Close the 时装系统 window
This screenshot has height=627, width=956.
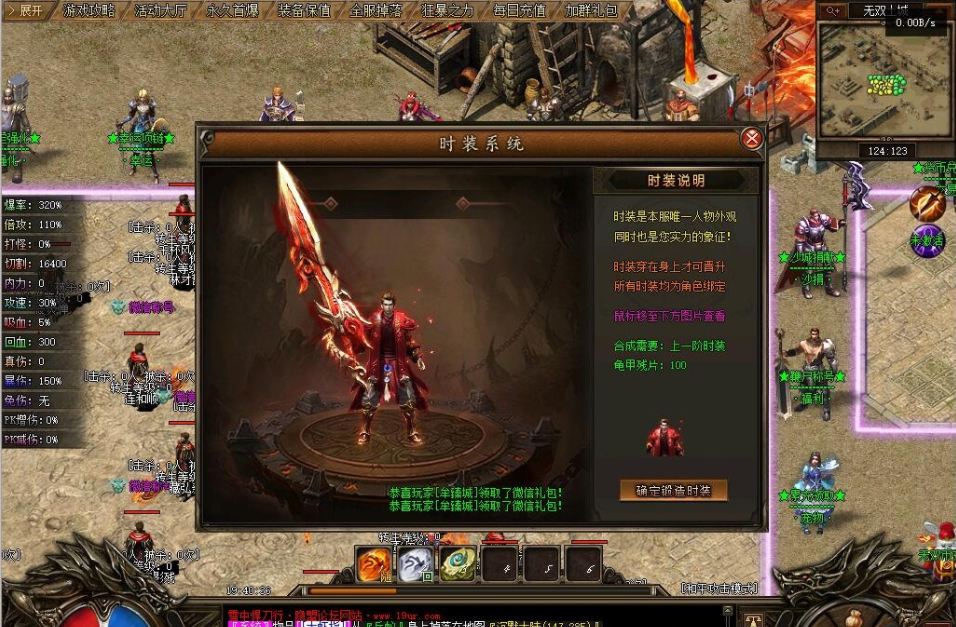point(752,139)
